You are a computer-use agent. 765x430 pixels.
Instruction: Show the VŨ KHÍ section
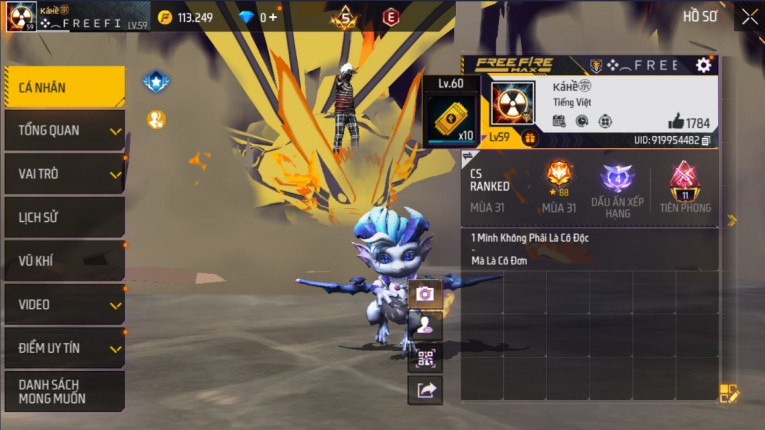coord(64,261)
